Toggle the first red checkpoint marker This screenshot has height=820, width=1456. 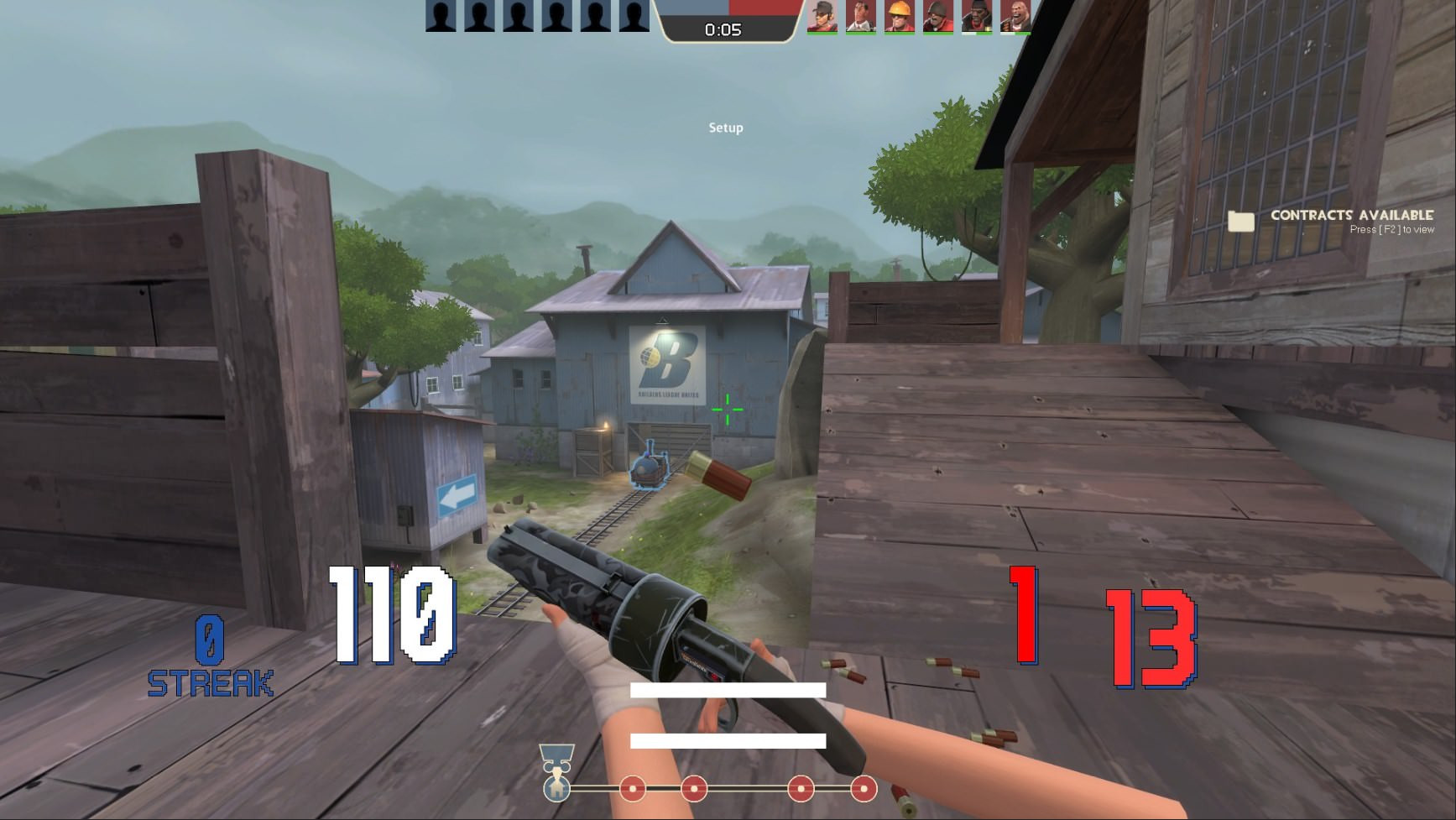632,789
